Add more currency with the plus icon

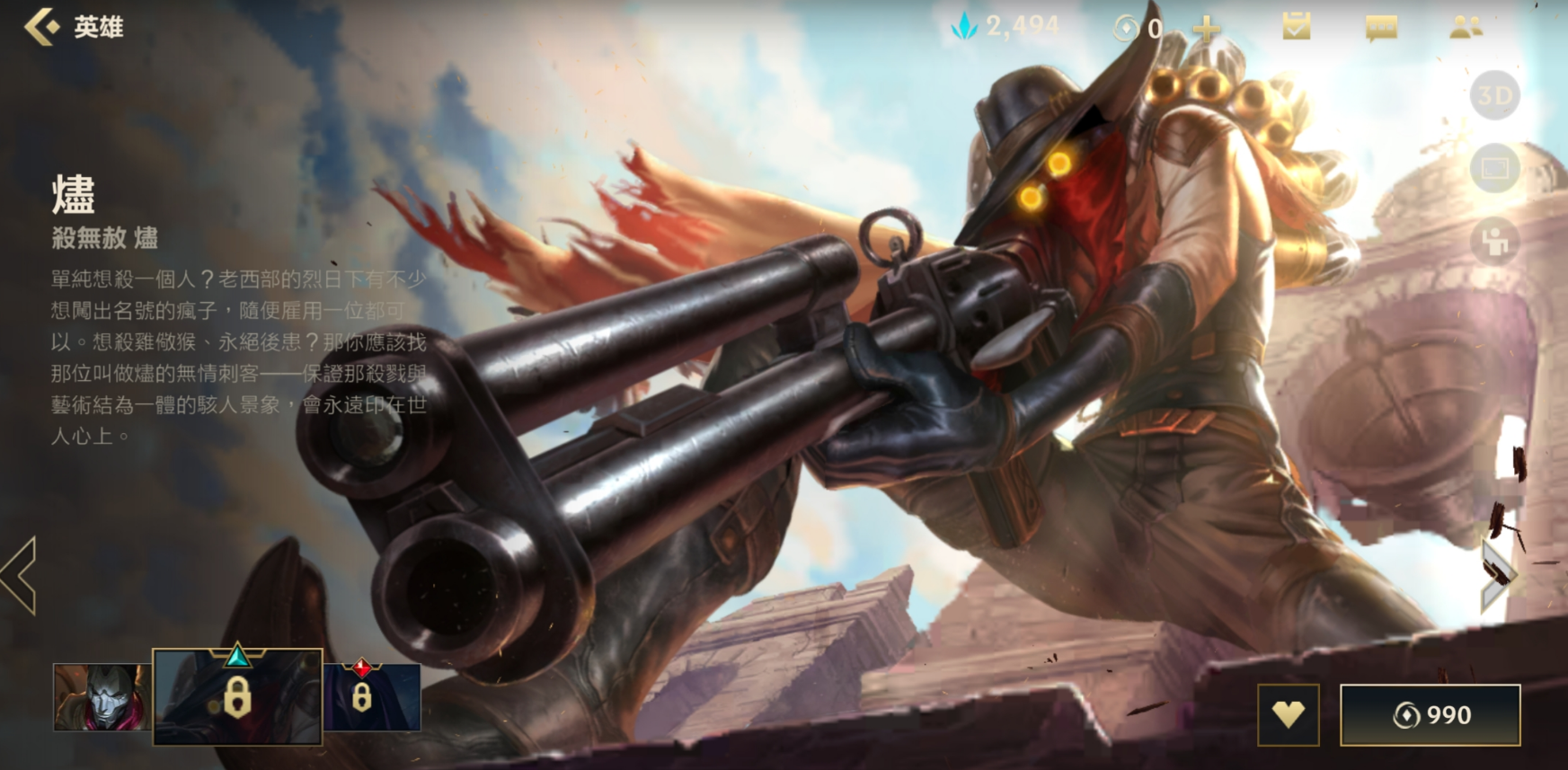[1206, 29]
